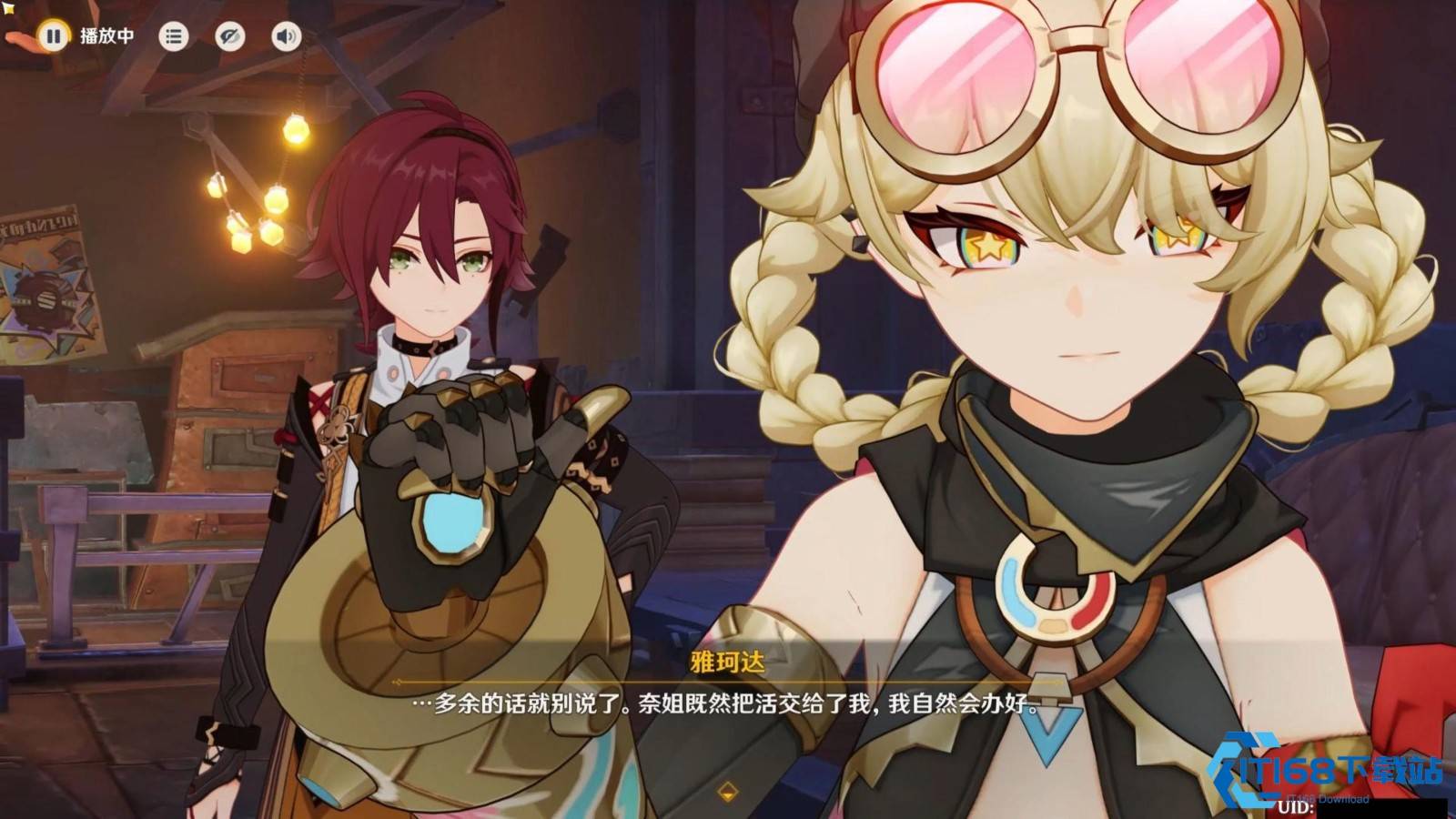Hide the dialogue interface
Viewport: 1456px width, 819px height.
click(229, 36)
